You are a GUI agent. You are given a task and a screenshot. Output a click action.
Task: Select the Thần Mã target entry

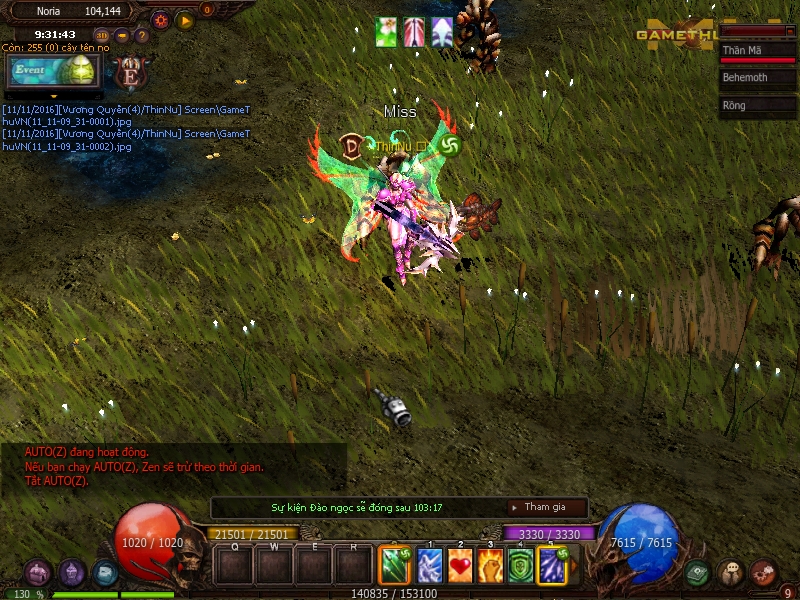[757, 50]
